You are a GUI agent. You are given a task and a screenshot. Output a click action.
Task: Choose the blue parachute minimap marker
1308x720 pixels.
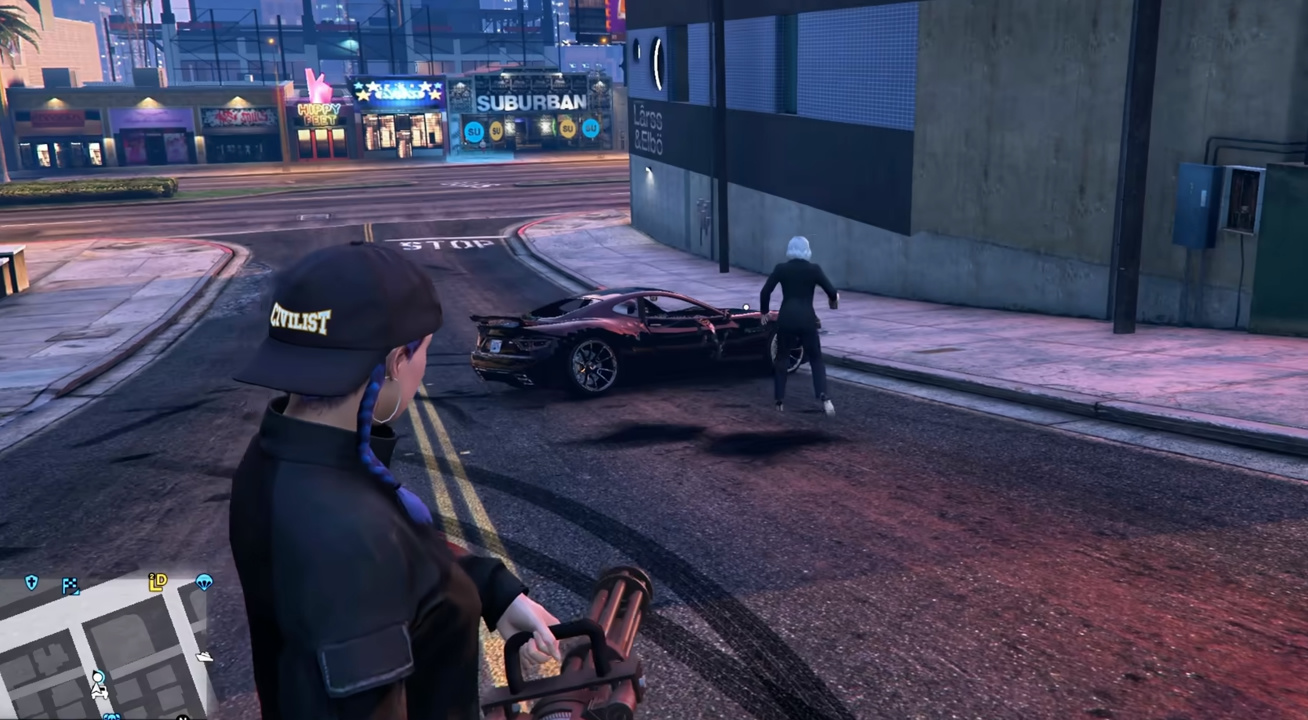204,581
